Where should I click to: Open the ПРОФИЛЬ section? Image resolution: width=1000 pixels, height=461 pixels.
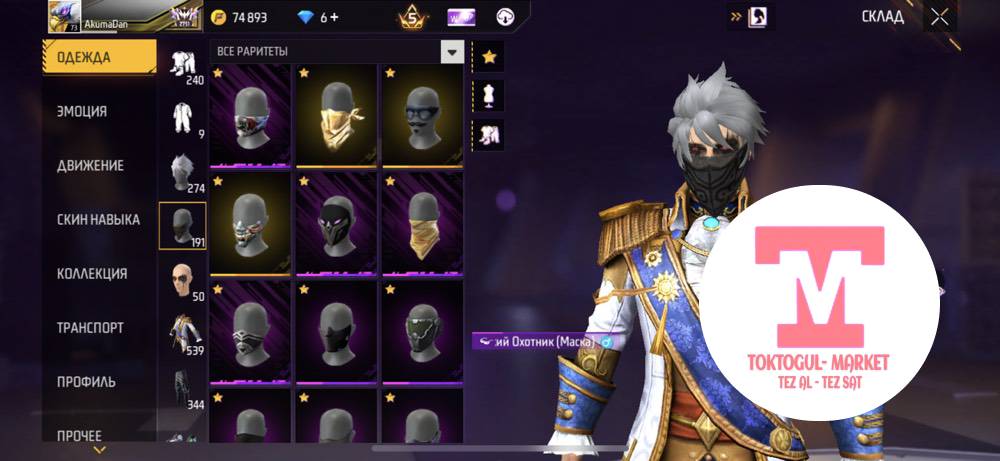point(86,382)
